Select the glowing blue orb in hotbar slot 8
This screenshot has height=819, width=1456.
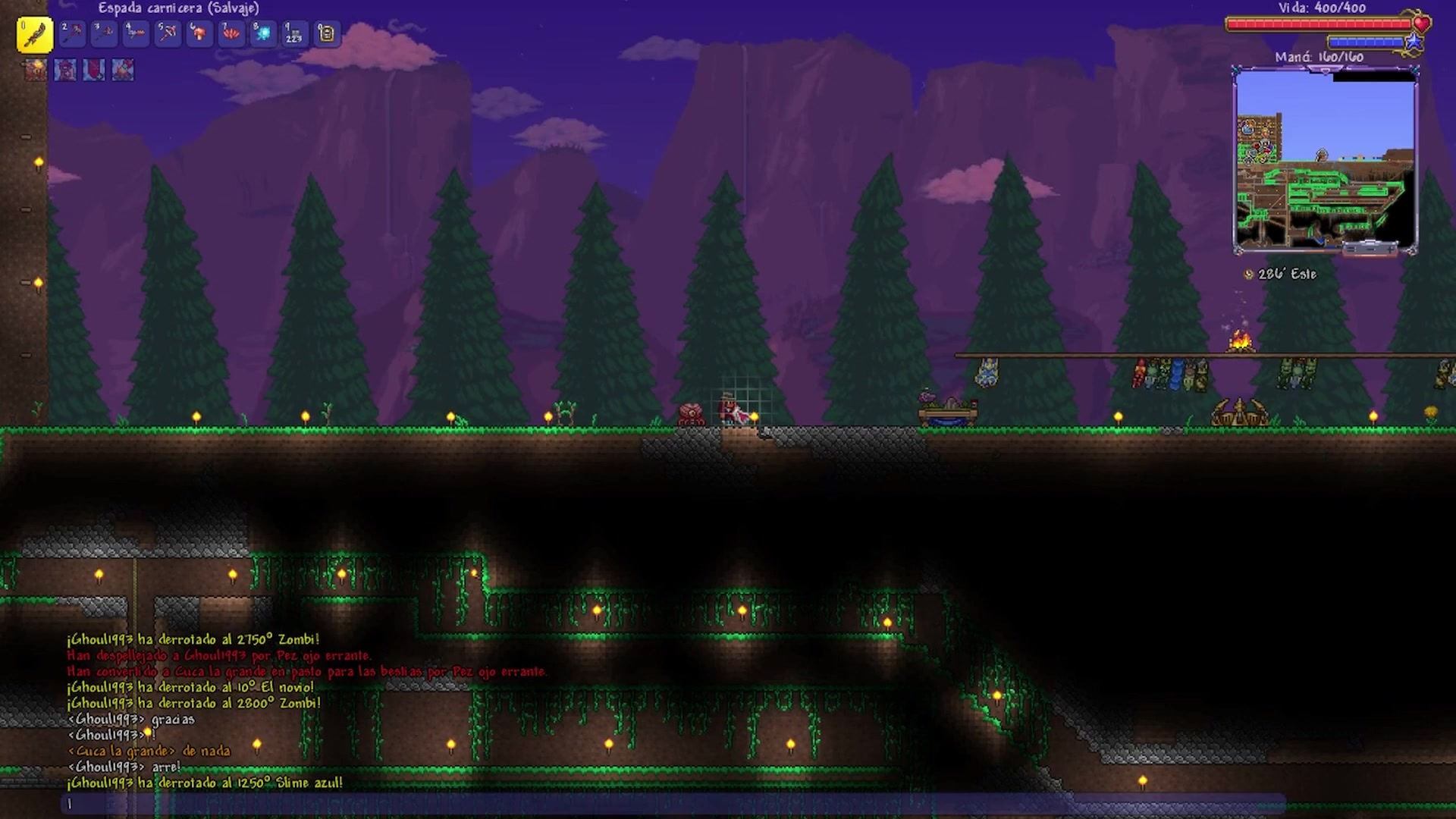point(263,33)
